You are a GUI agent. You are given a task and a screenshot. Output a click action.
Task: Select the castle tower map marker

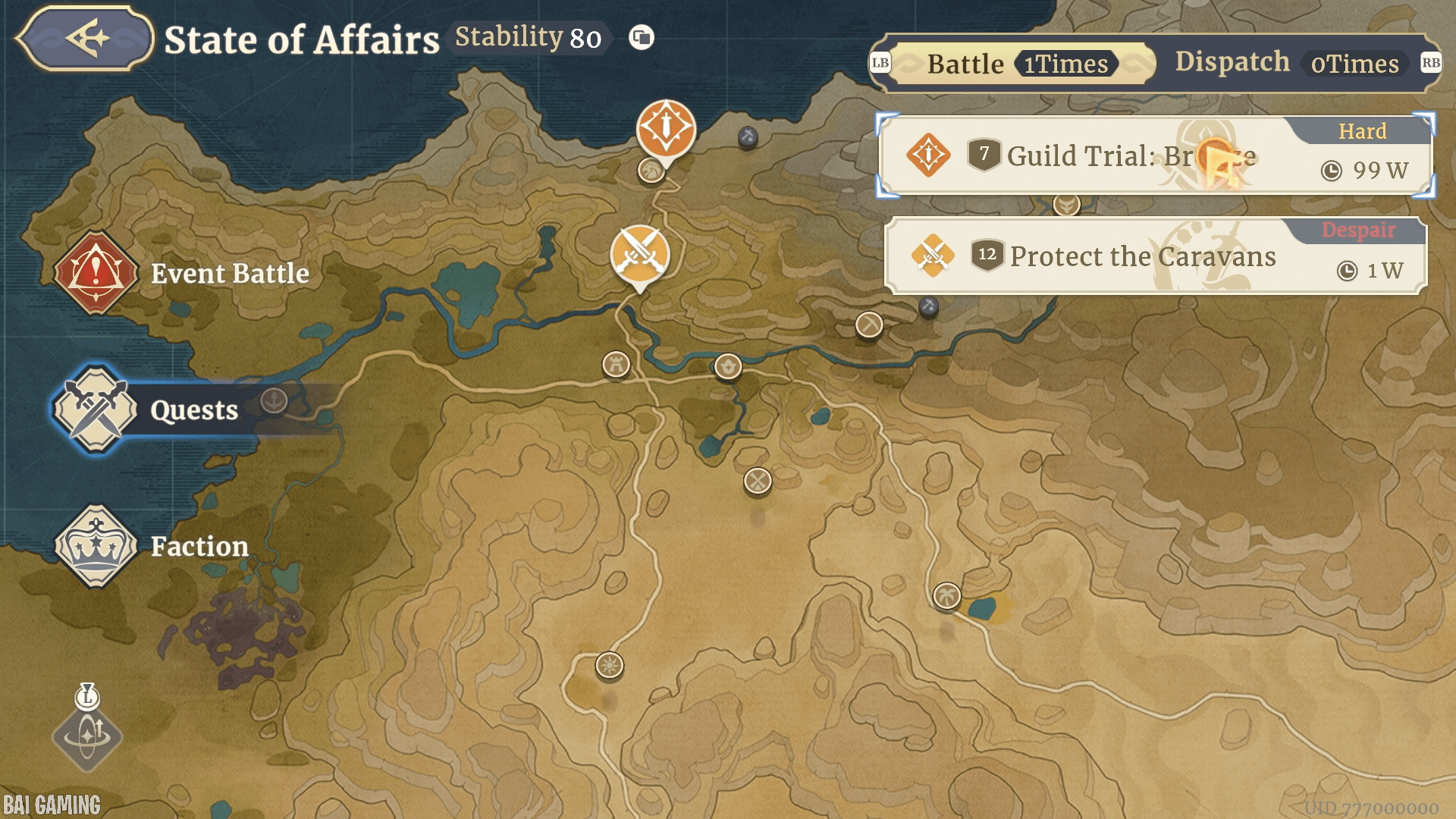(x=616, y=365)
